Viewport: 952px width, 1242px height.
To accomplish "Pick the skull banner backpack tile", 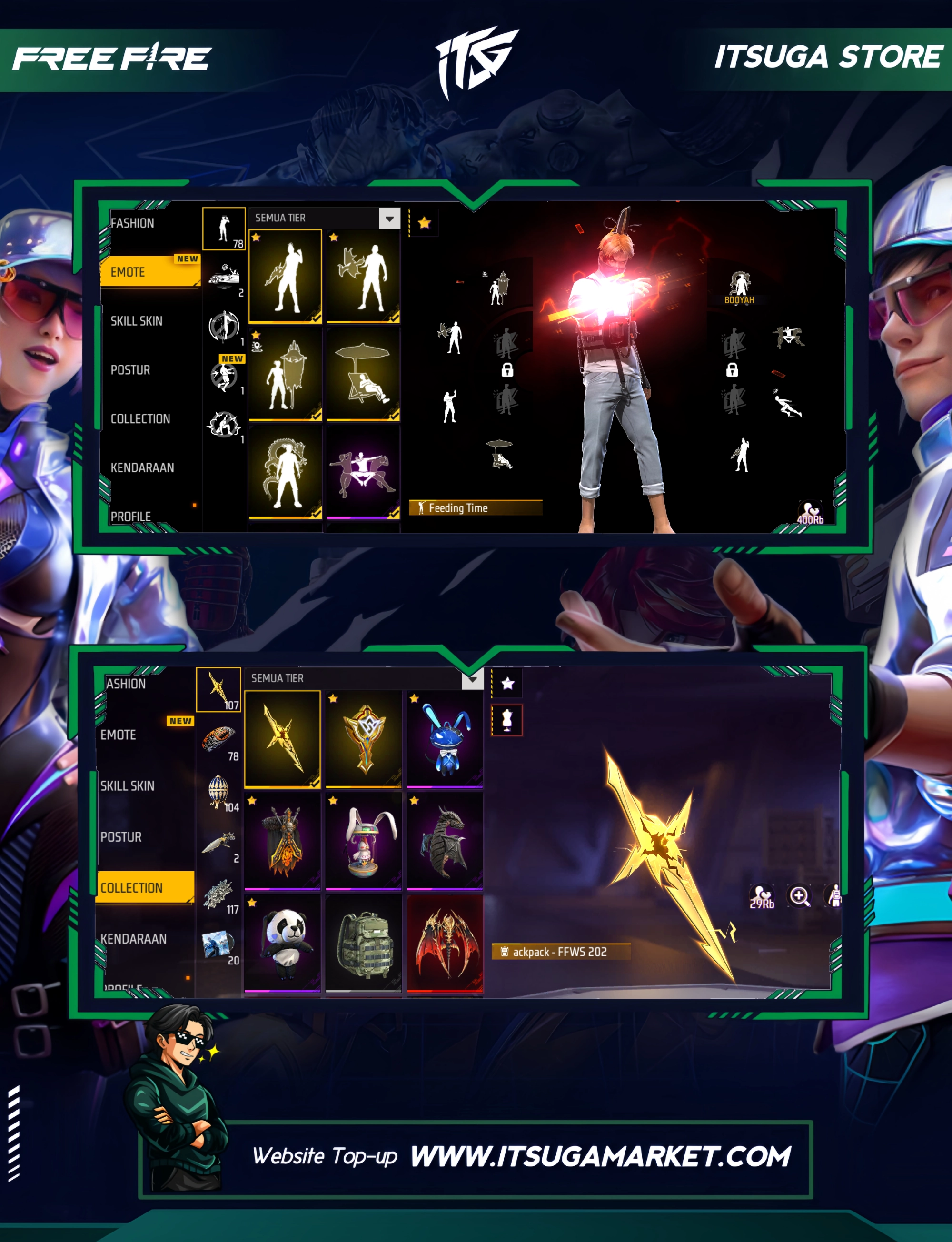I will tap(282, 841).
